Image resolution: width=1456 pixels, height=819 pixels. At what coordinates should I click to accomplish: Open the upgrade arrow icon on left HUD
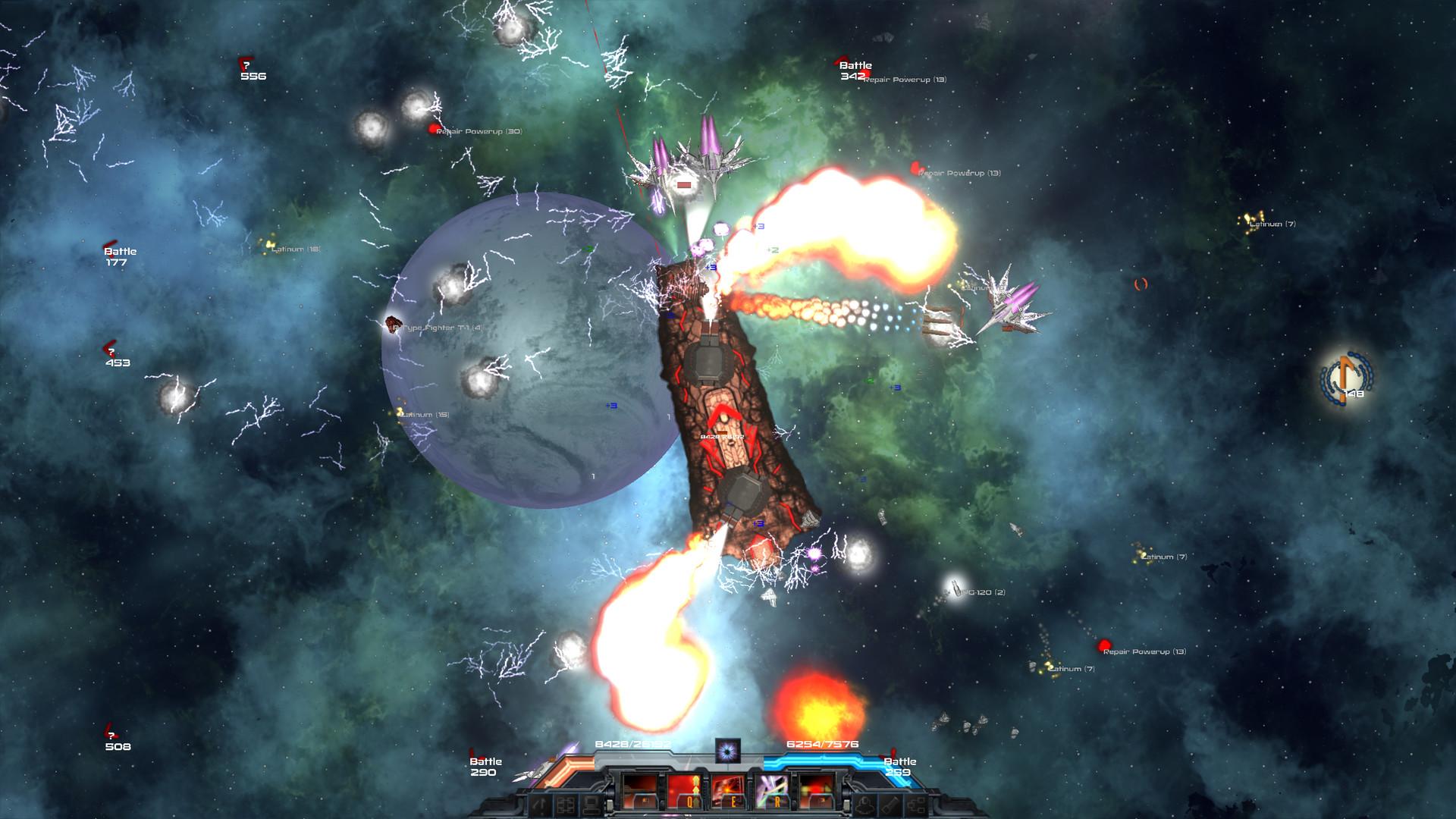pos(540,804)
